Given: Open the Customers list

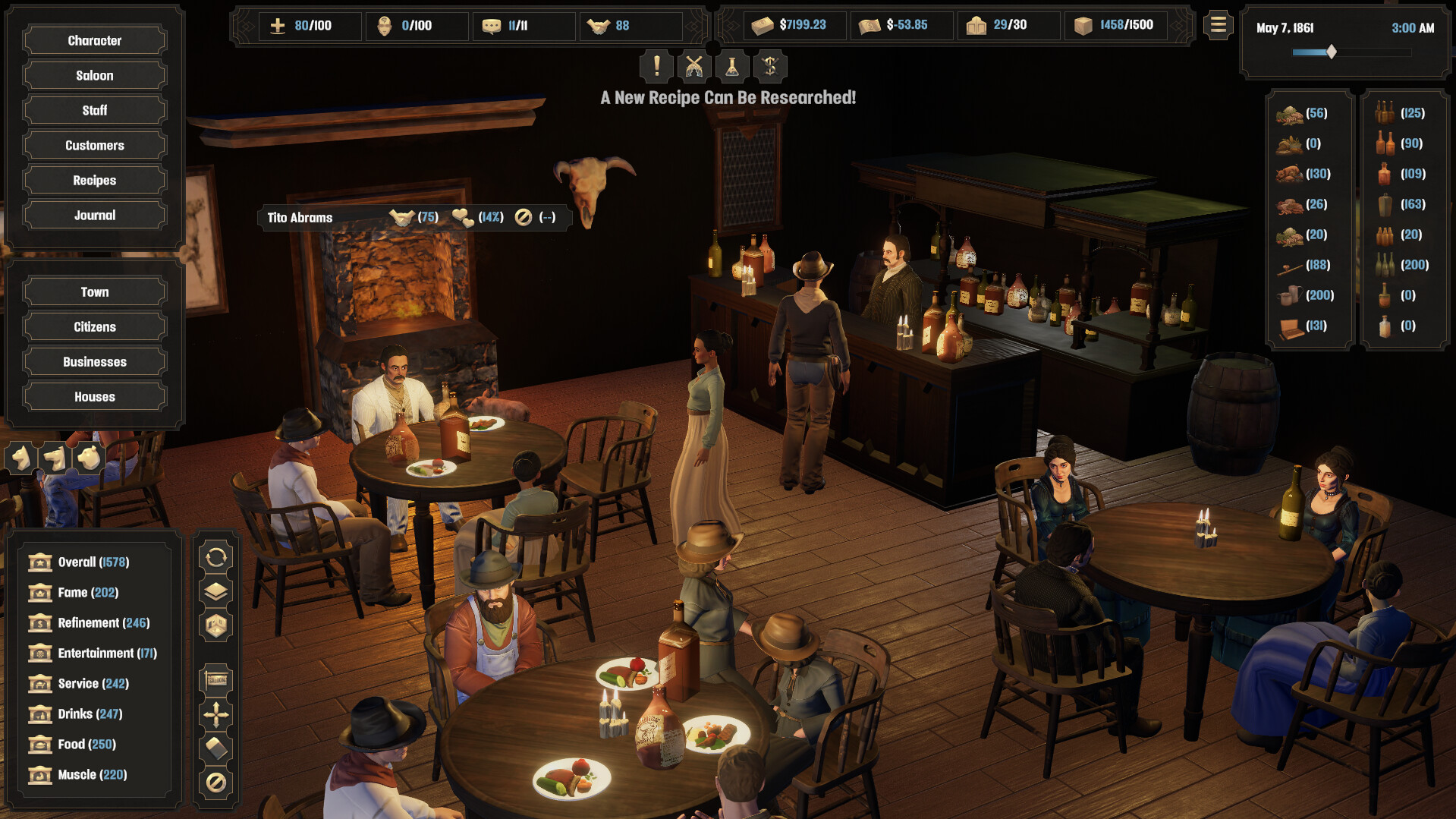Looking at the screenshot, I should click(x=94, y=145).
